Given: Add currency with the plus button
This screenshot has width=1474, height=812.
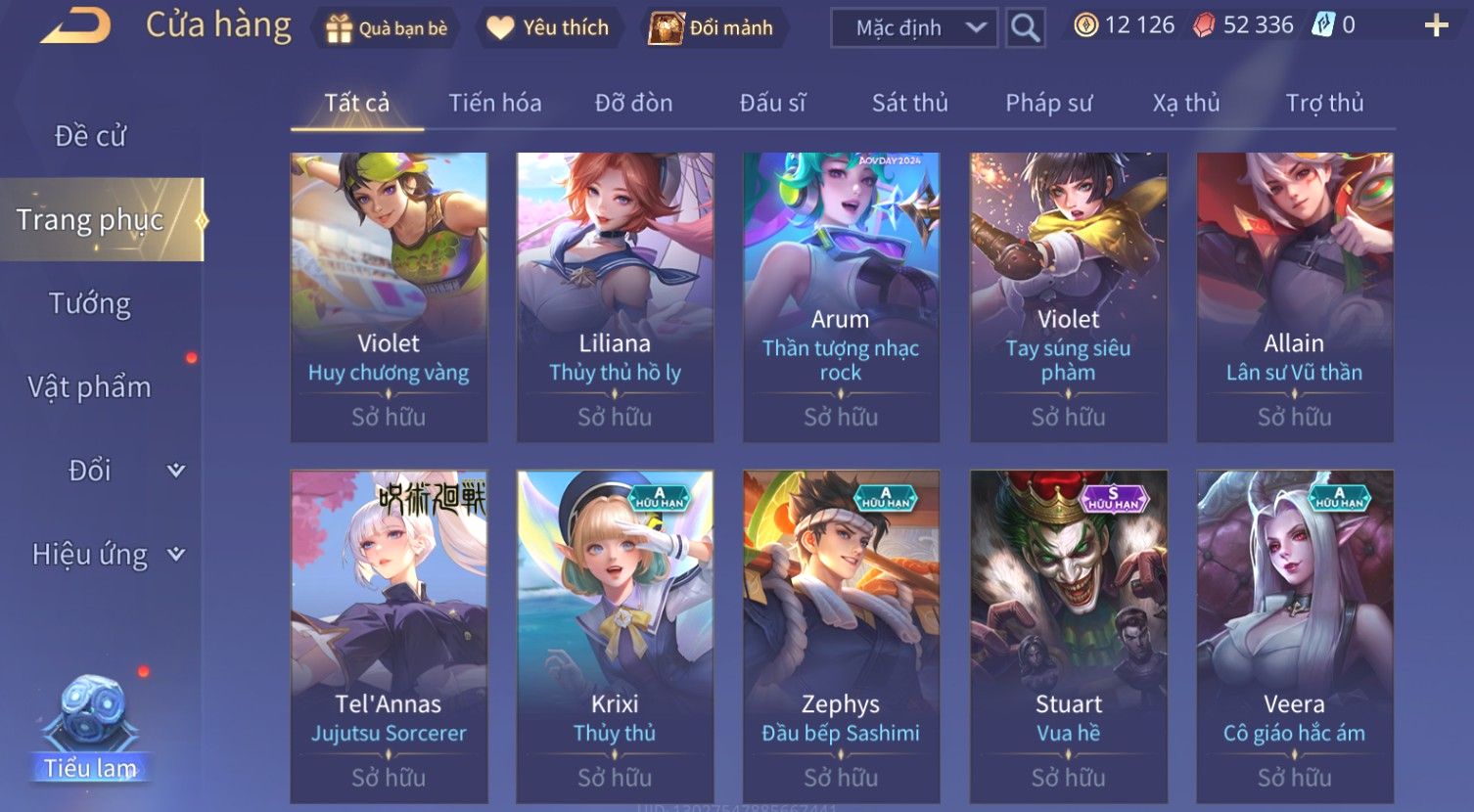Looking at the screenshot, I should [1436, 26].
